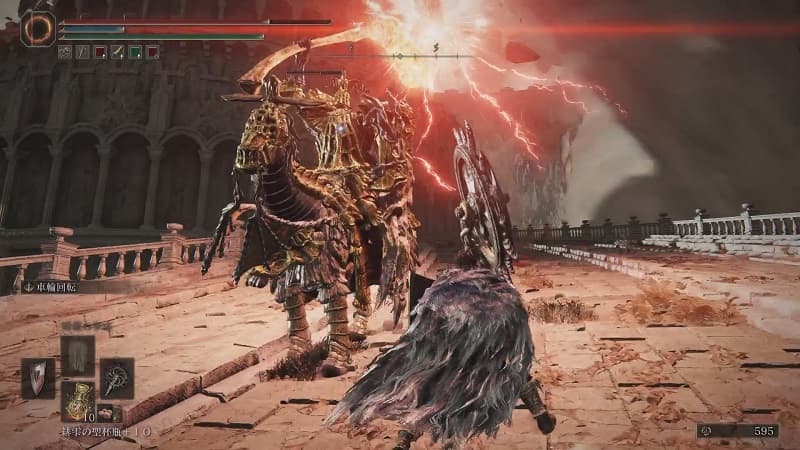800x450 pixels.
Task: Click the golden flask quick item slot
Action: tap(77, 400)
